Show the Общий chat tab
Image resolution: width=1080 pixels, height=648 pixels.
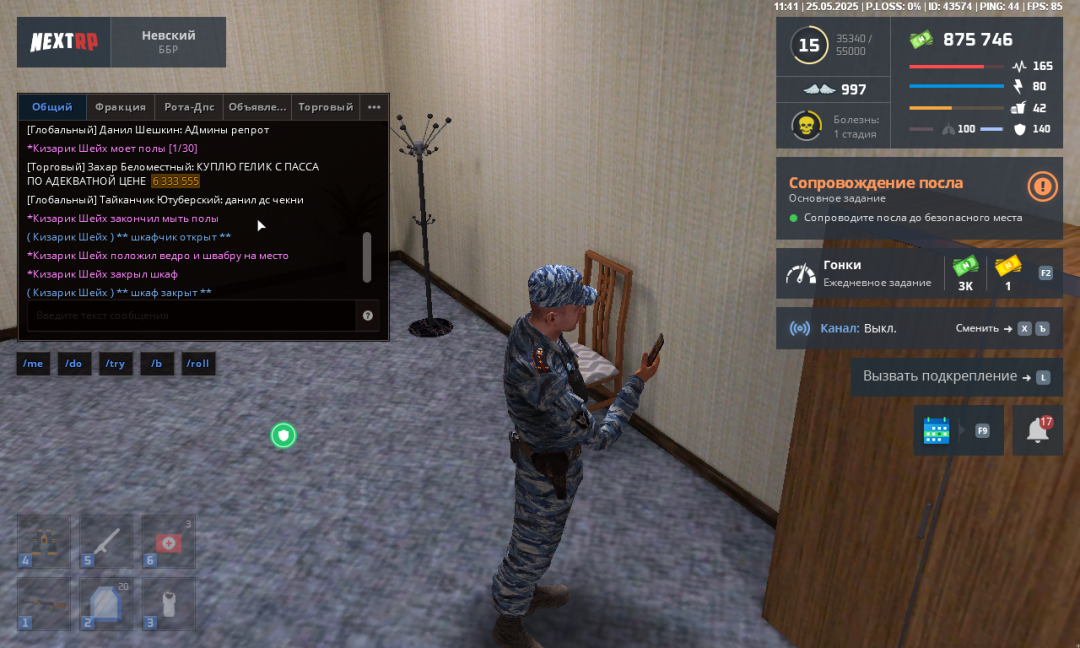[x=52, y=107]
